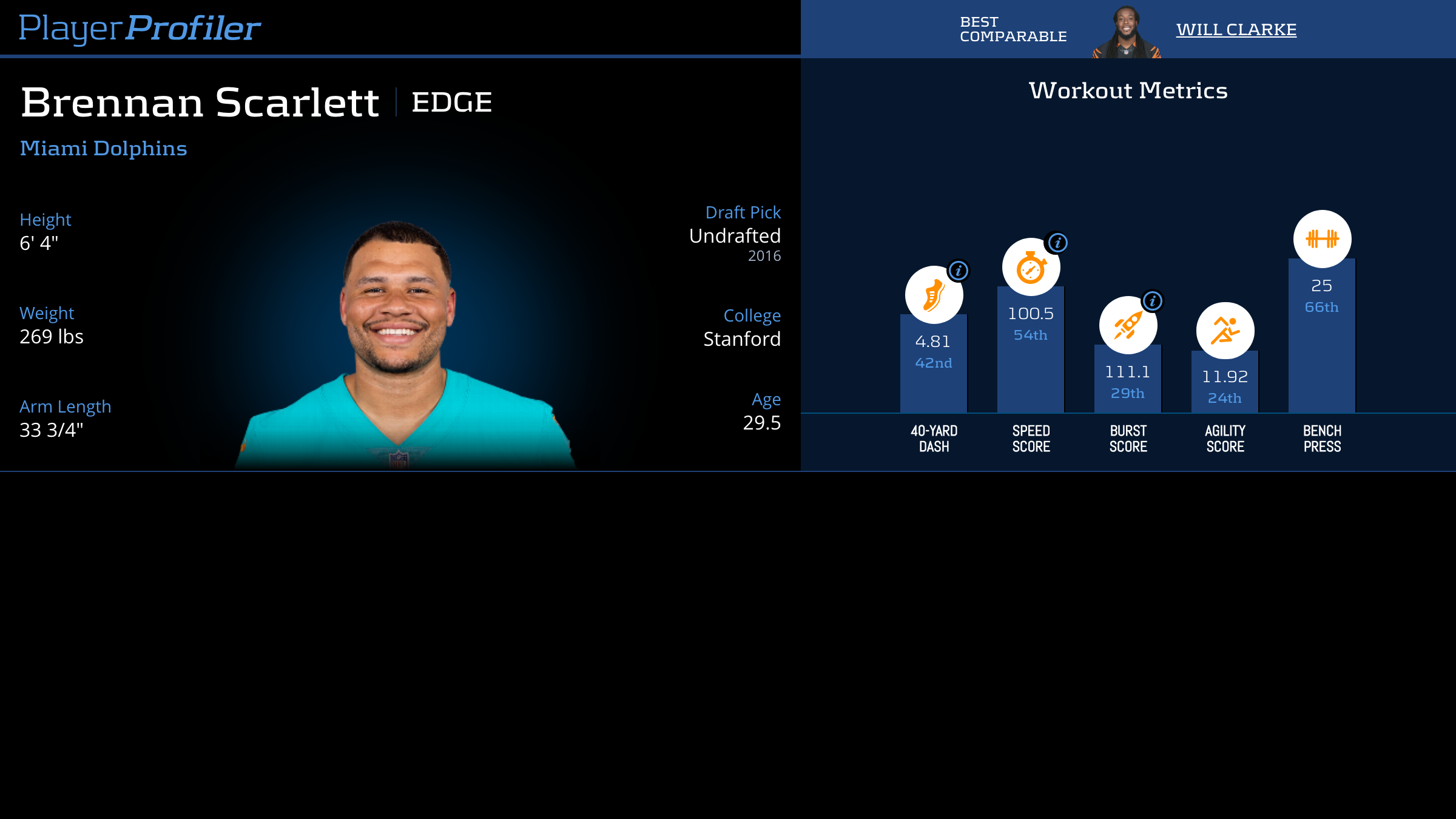Viewport: 1456px width, 819px height.
Task: Click Will Clarke's headshot thumbnail
Action: coord(1126,32)
